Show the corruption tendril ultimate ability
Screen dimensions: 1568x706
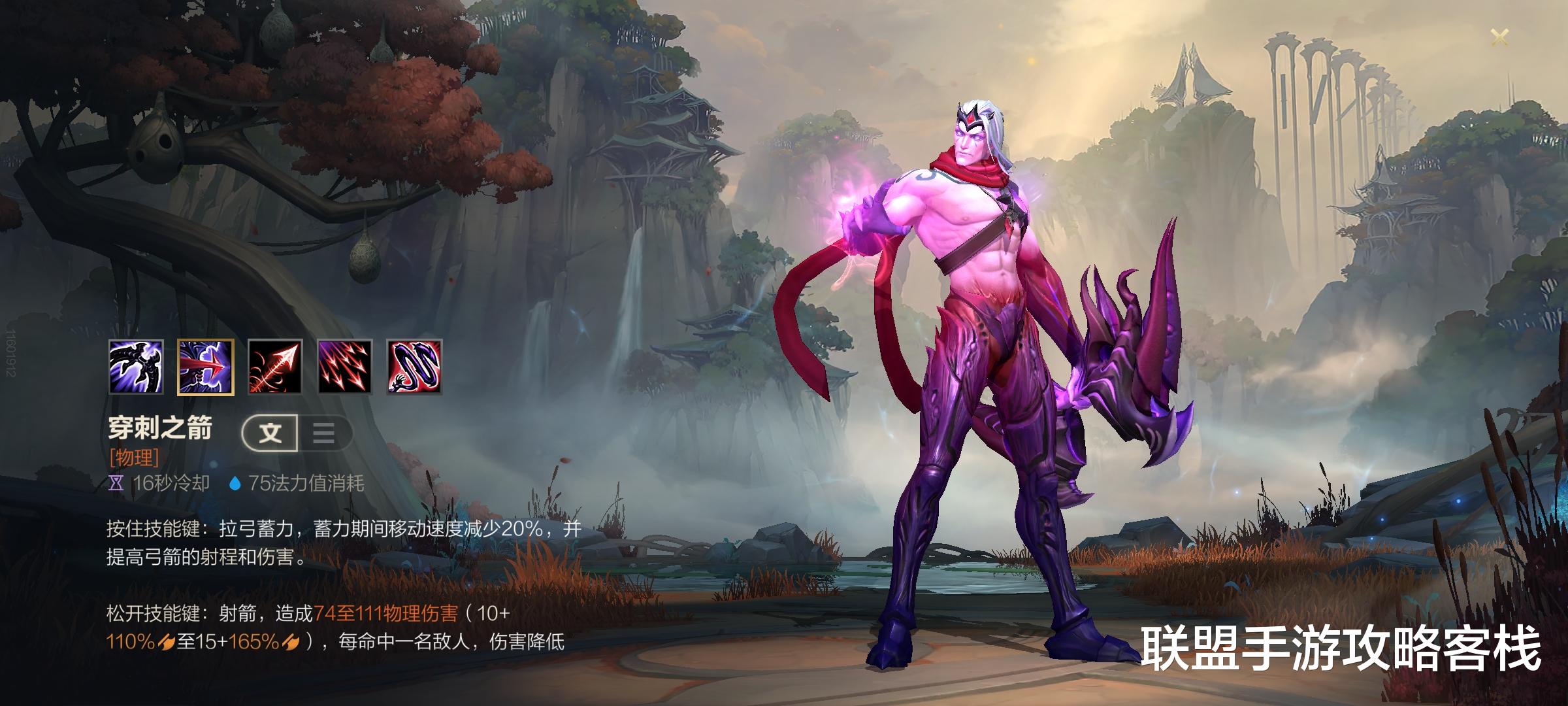tap(415, 367)
